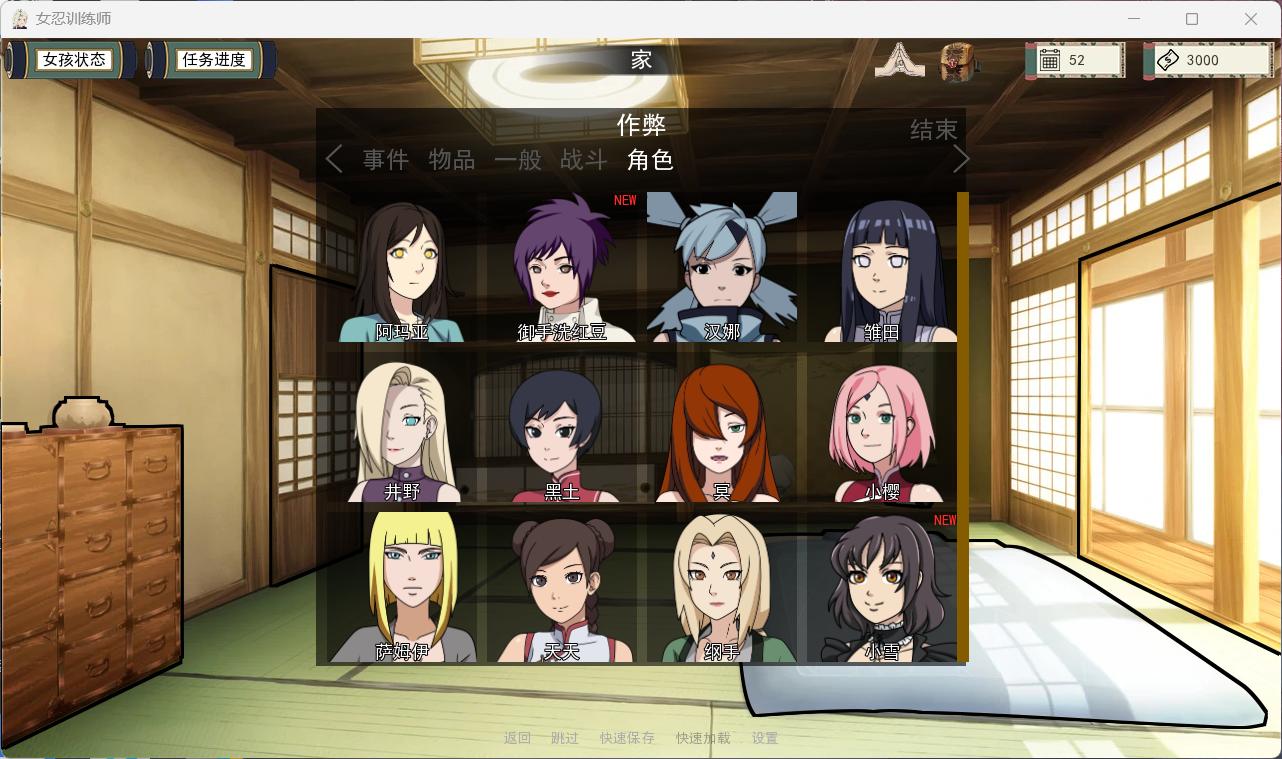Click 结束 to exit the cheat menu
The image size is (1282, 759).
coord(934,129)
